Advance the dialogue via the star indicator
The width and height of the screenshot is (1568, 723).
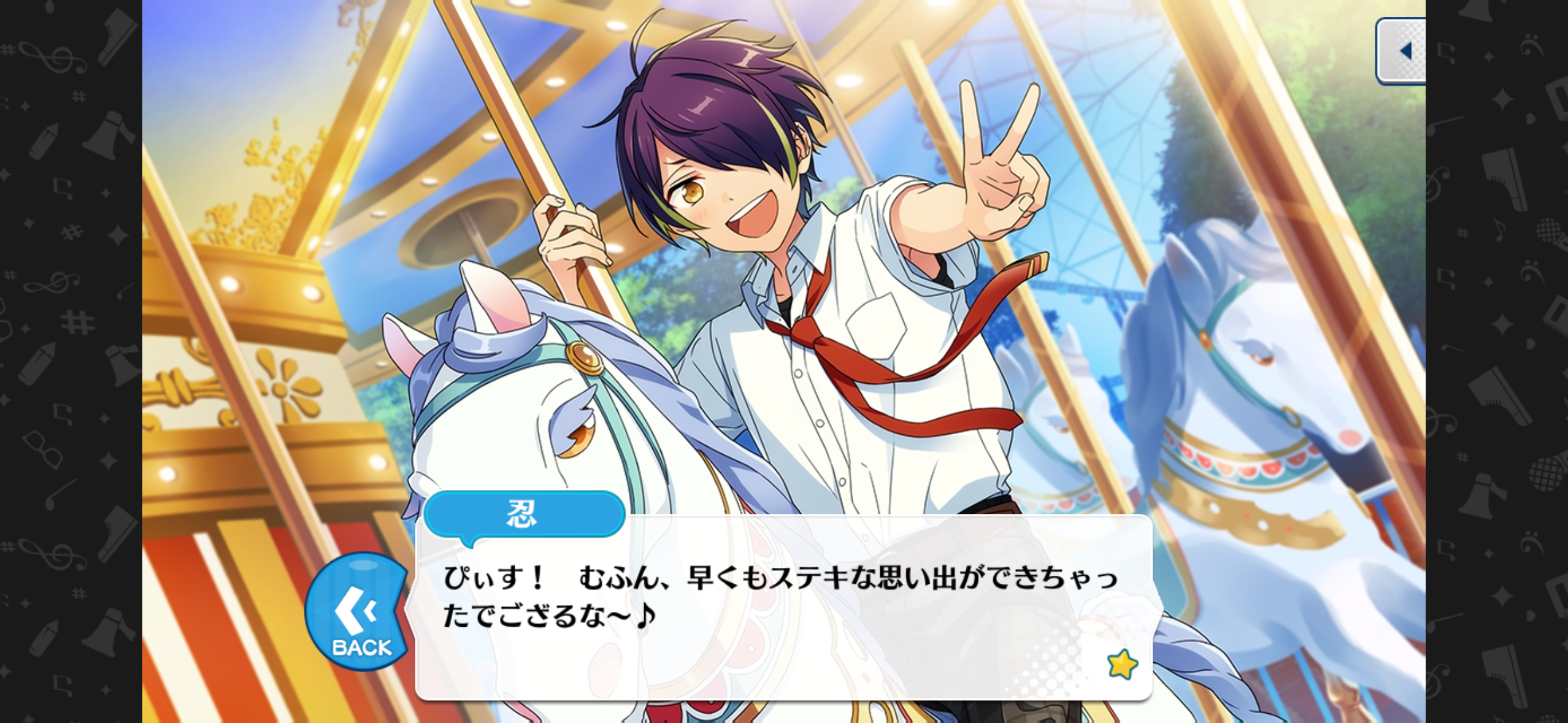click(1122, 664)
